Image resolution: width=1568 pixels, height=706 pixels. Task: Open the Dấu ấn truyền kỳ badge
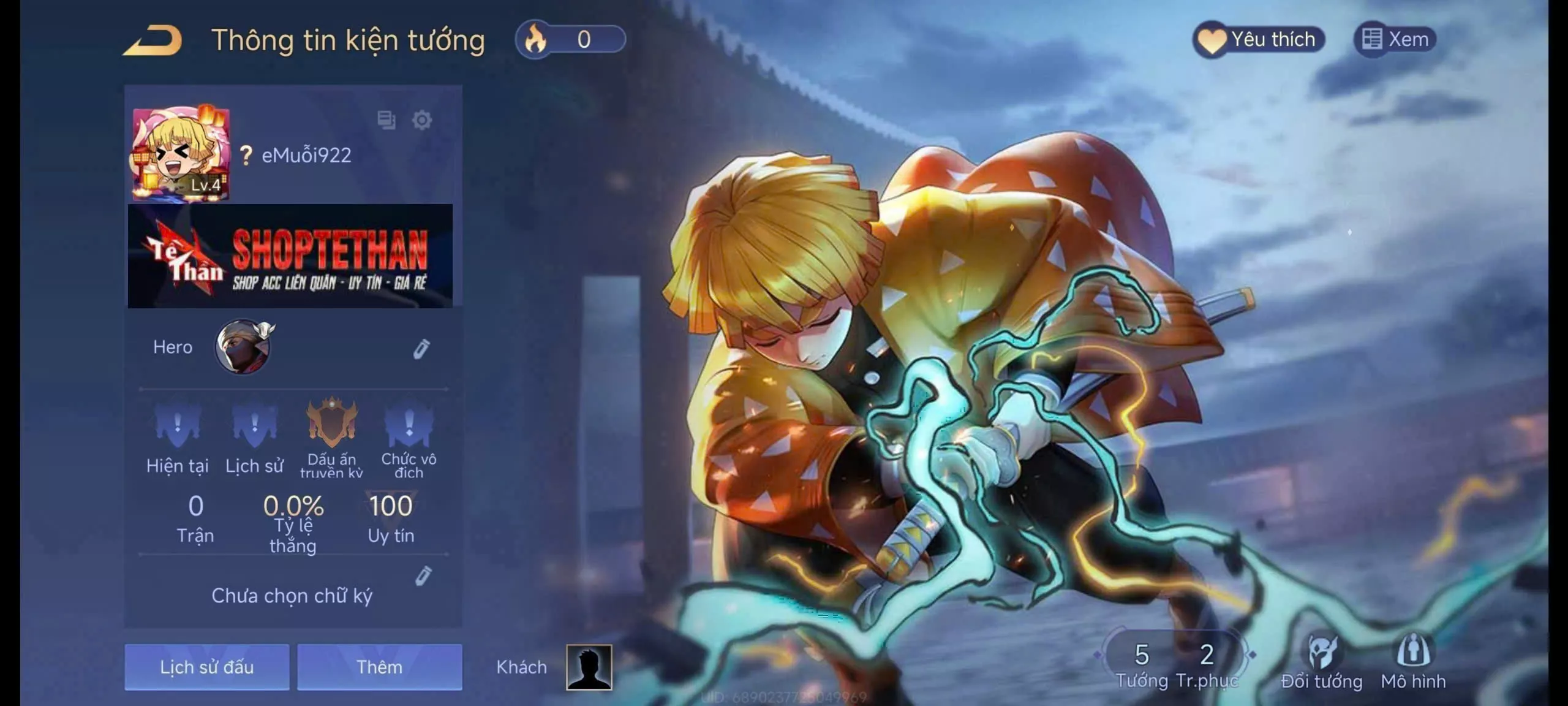click(331, 423)
